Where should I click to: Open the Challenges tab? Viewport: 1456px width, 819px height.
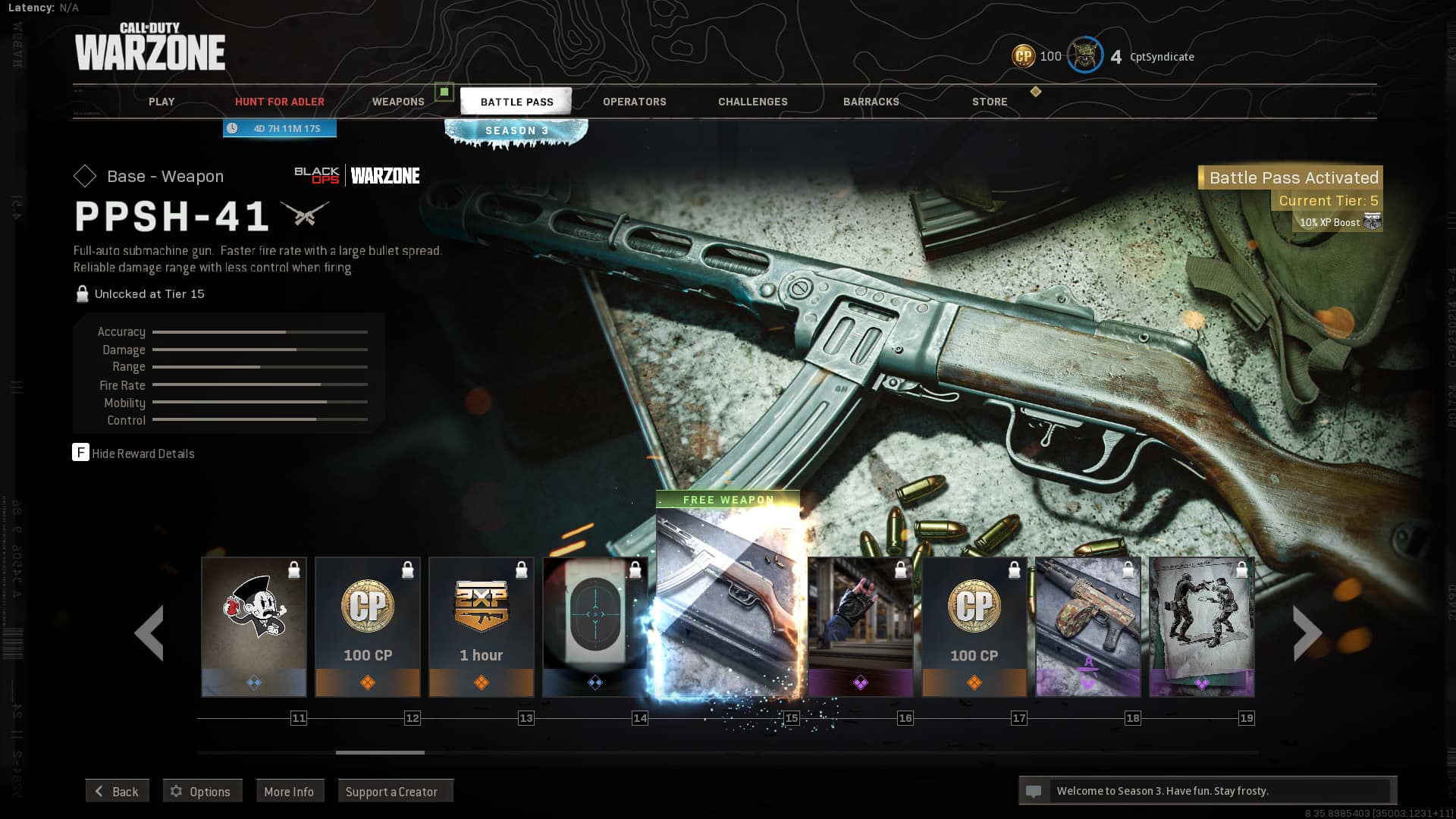pyautogui.click(x=752, y=102)
